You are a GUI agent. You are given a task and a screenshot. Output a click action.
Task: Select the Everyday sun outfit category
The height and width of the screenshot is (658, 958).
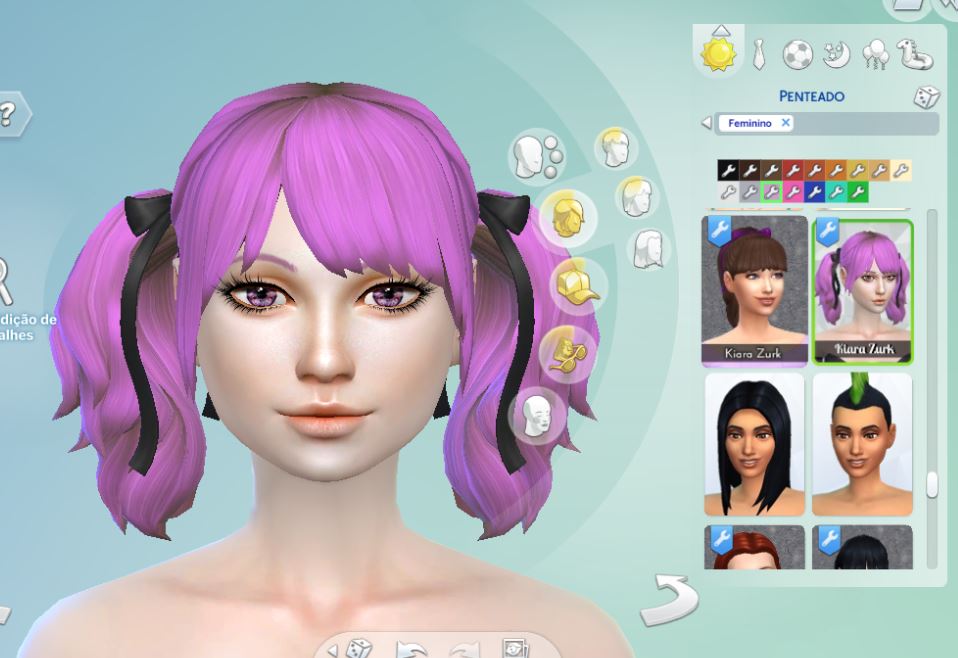point(718,53)
